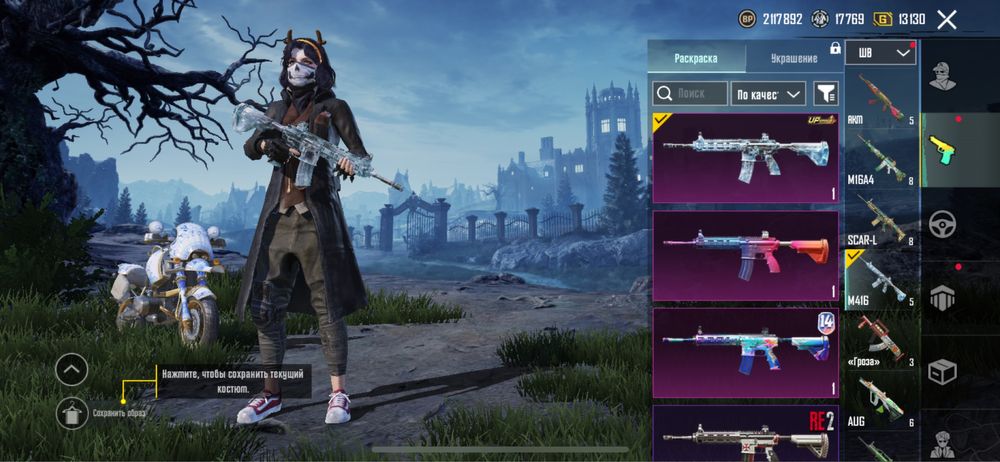Select the icy white M416 skin
1000x462 pixels.
[x=746, y=158]
